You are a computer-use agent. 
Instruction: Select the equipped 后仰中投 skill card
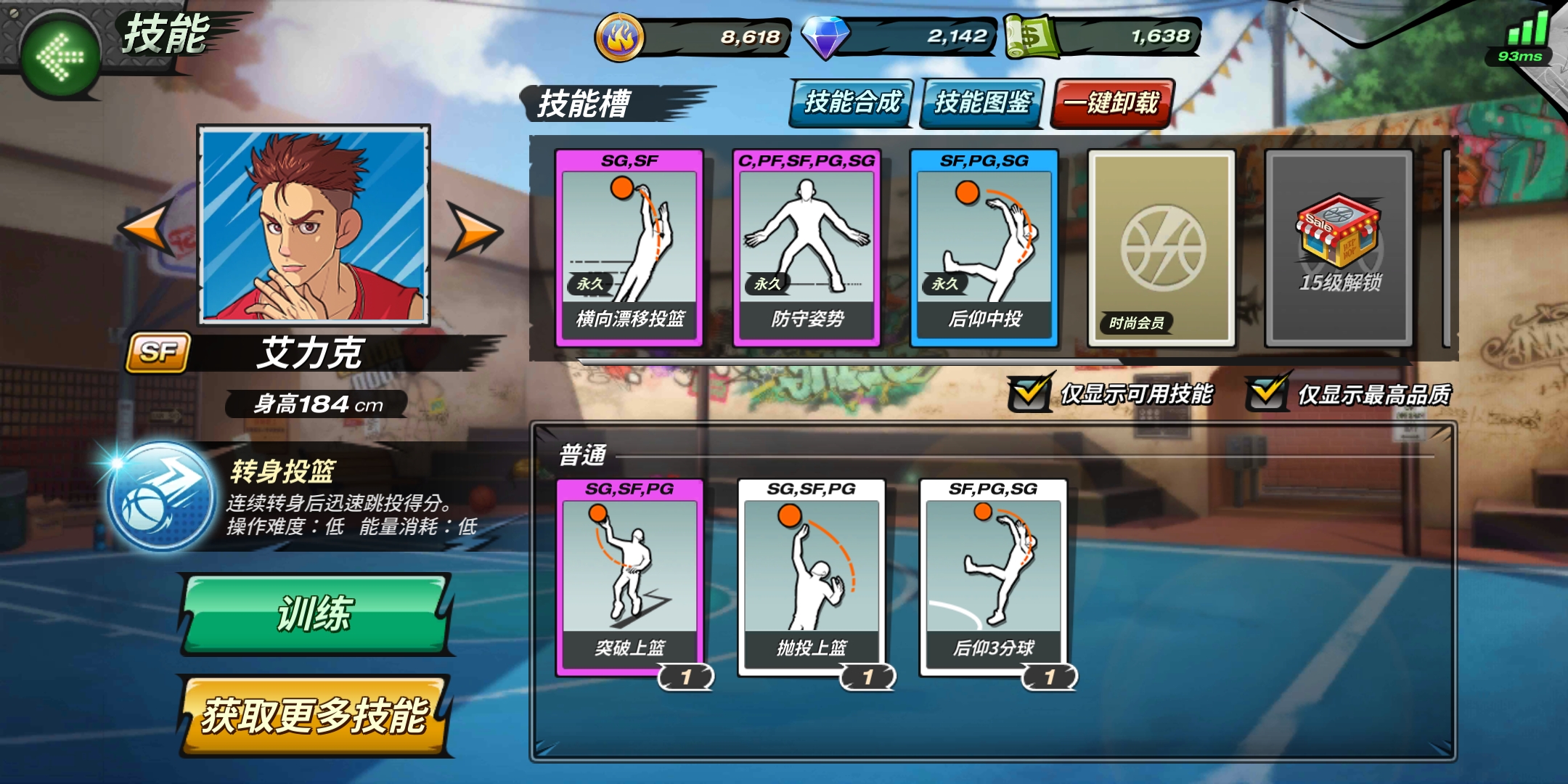(984, 248)
